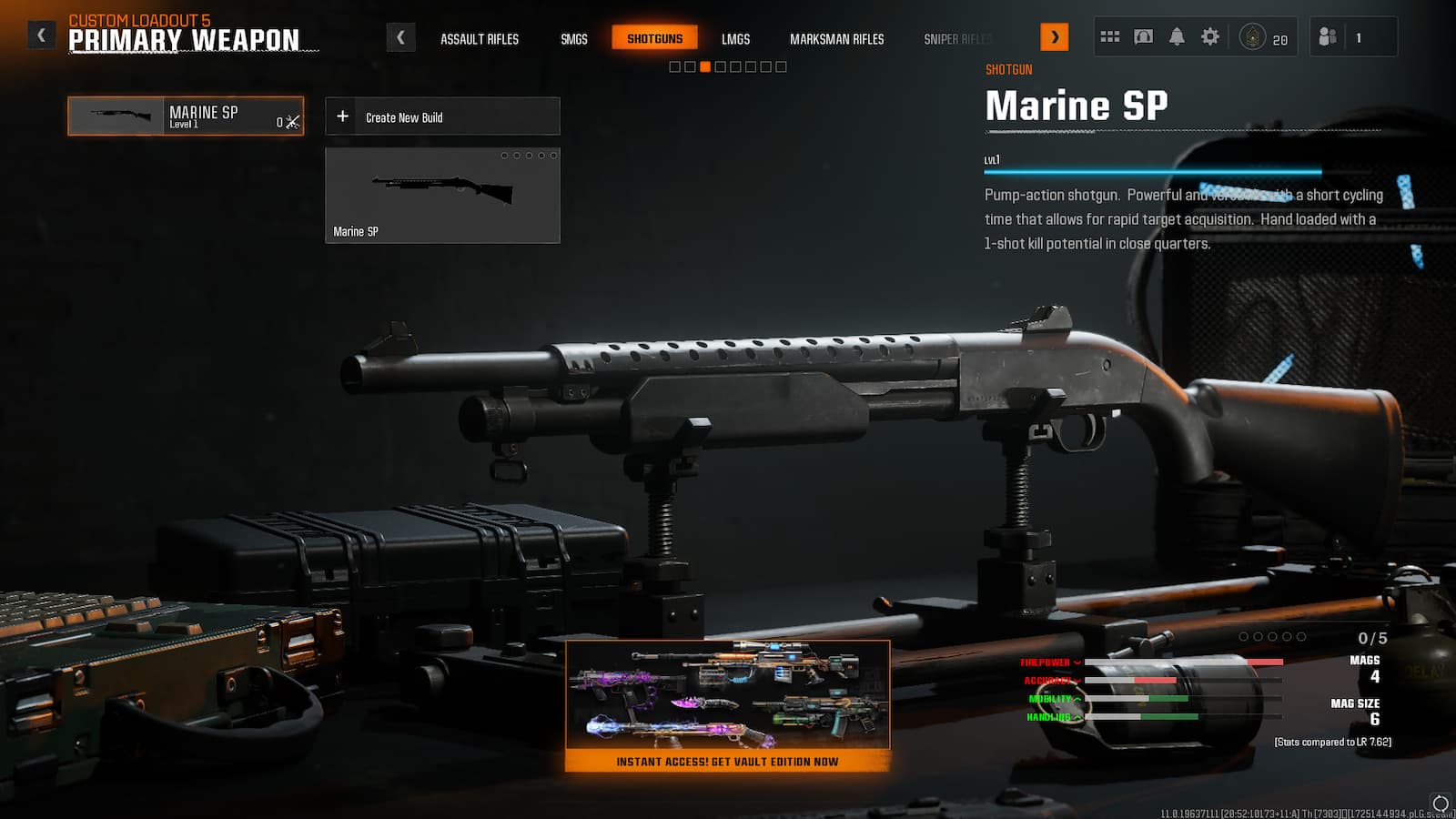Select the Marine SP loadout radio slot
The height and width of the screenshot is (819, 1456).
click(x=185, y=116)
